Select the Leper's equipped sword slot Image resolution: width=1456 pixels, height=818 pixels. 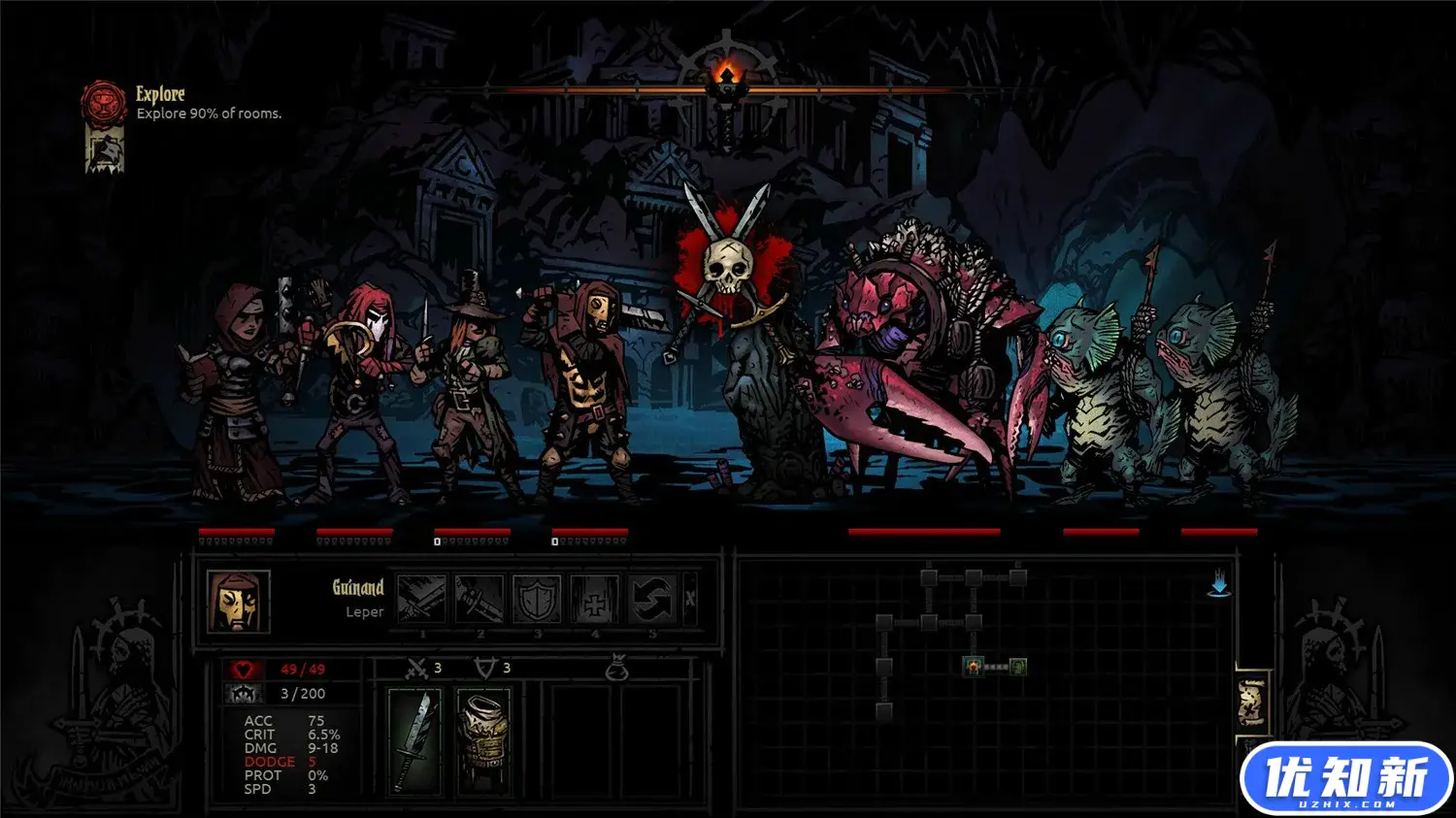[x=414, y=741]
